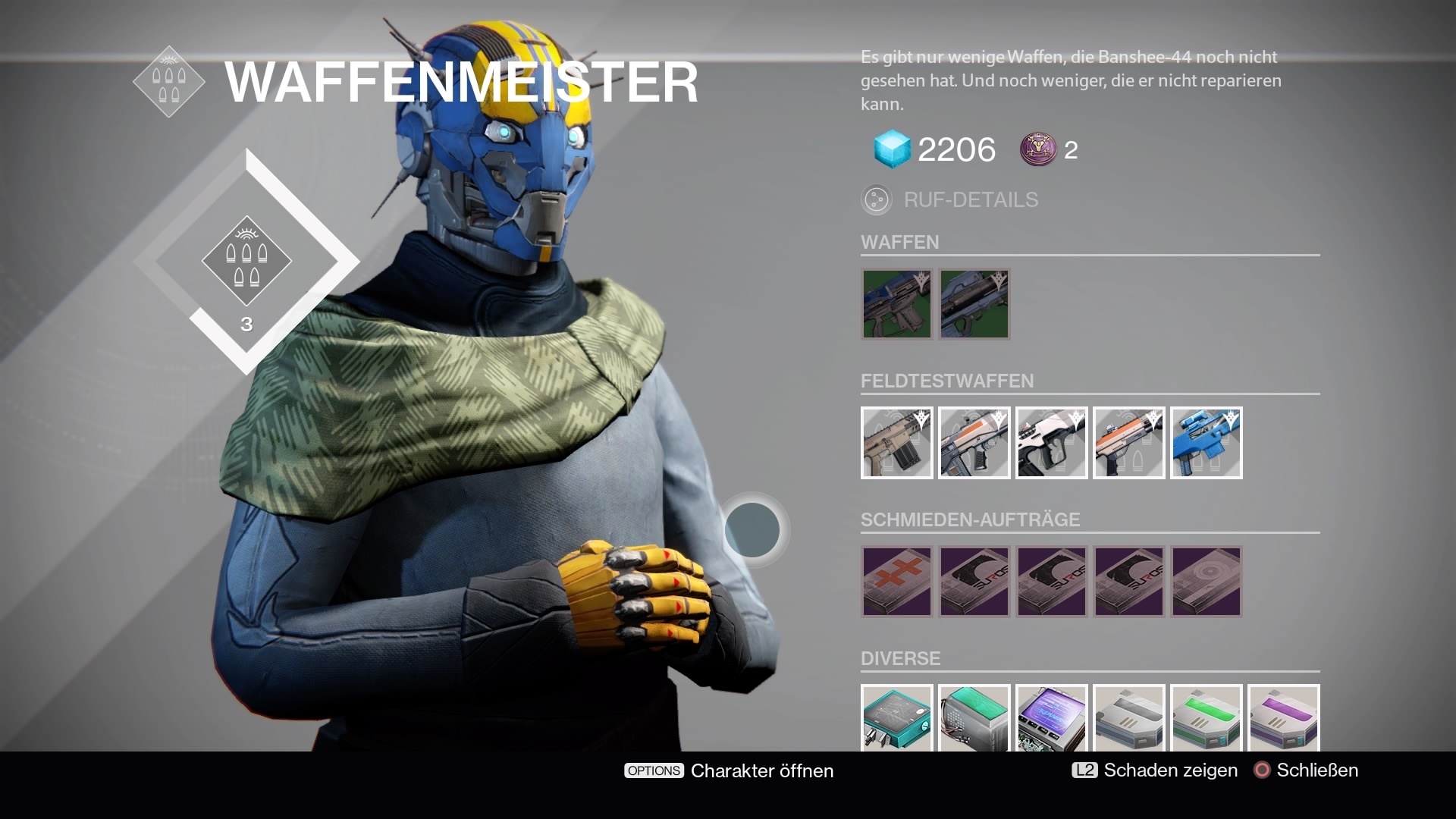The height and width of the screenshot is (819, 1456).
Task: Click the circular Ruf-Details reputation icon
Action: 877,199
